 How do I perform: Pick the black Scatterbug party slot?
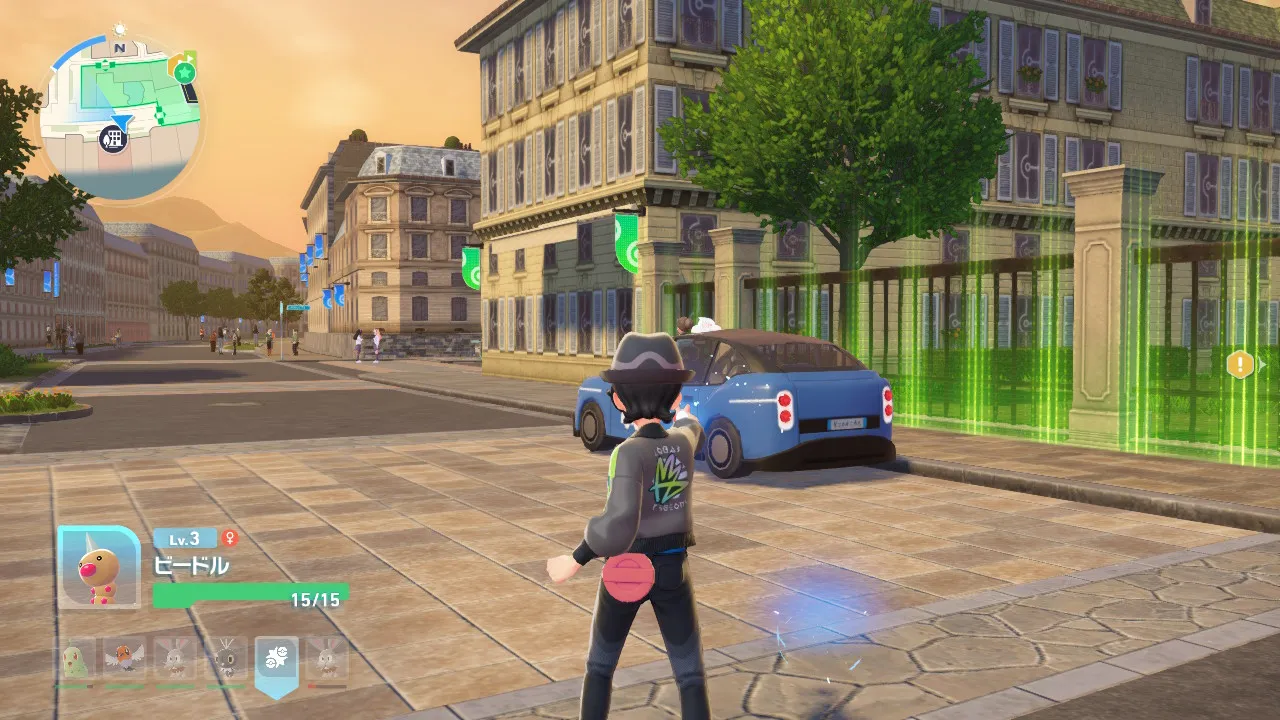click(226, 660)
